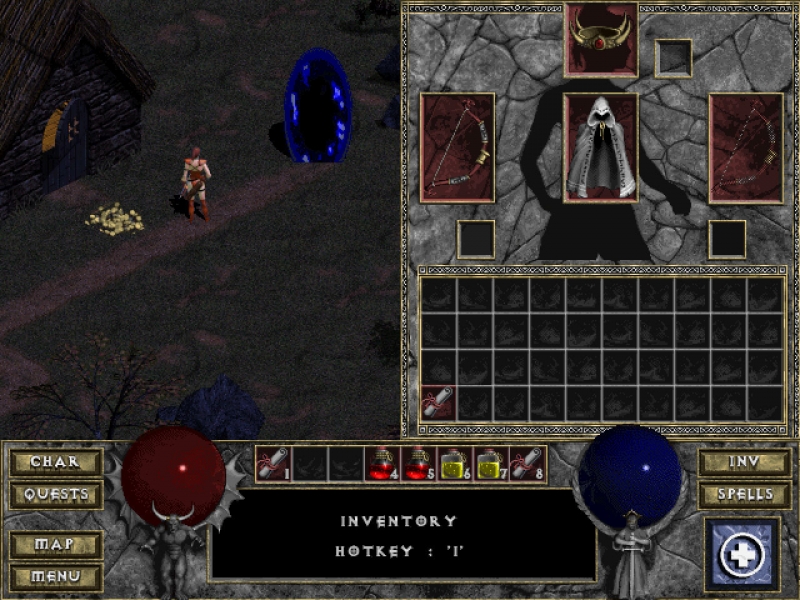The width and height of the screenshot is (800, 600).
Task: Drink the red potion in belt slot 5
Action: click(x=418, y=463)
